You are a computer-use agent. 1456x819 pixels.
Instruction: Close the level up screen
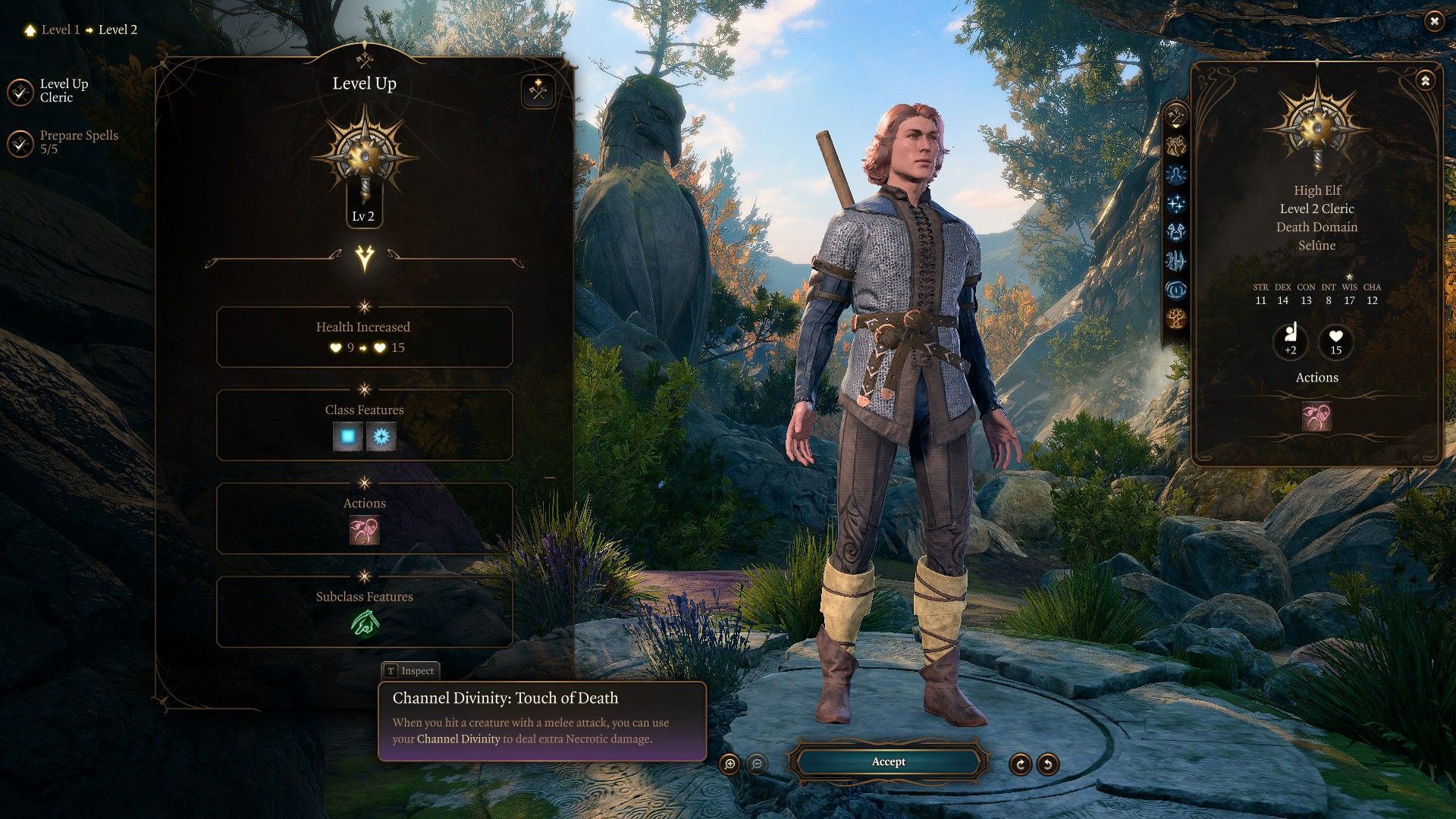point(1433,21)
